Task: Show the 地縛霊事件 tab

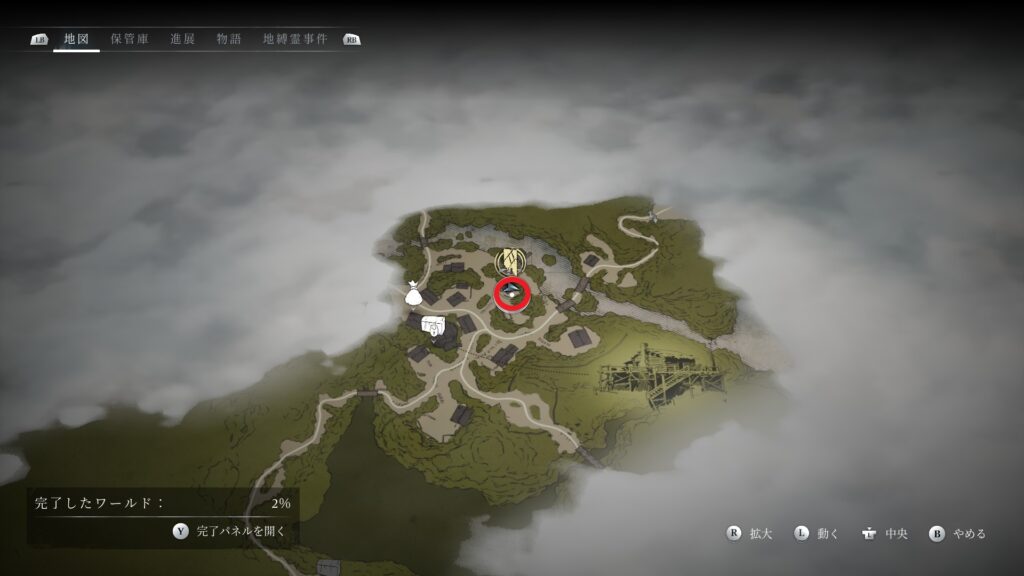Action: 294,39
